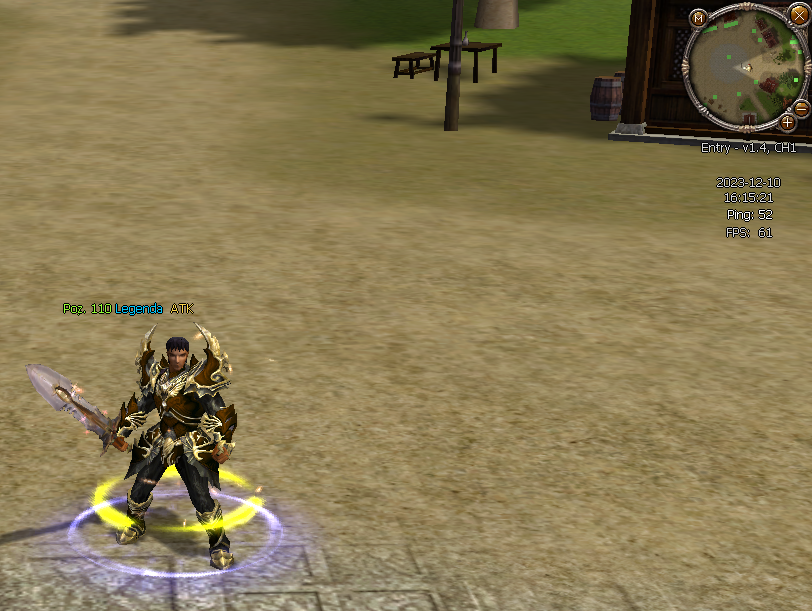Viewport: 812px width, 611px height.
Task: Zoom in the minimap with the plus button
Action: tap(787, 123)
